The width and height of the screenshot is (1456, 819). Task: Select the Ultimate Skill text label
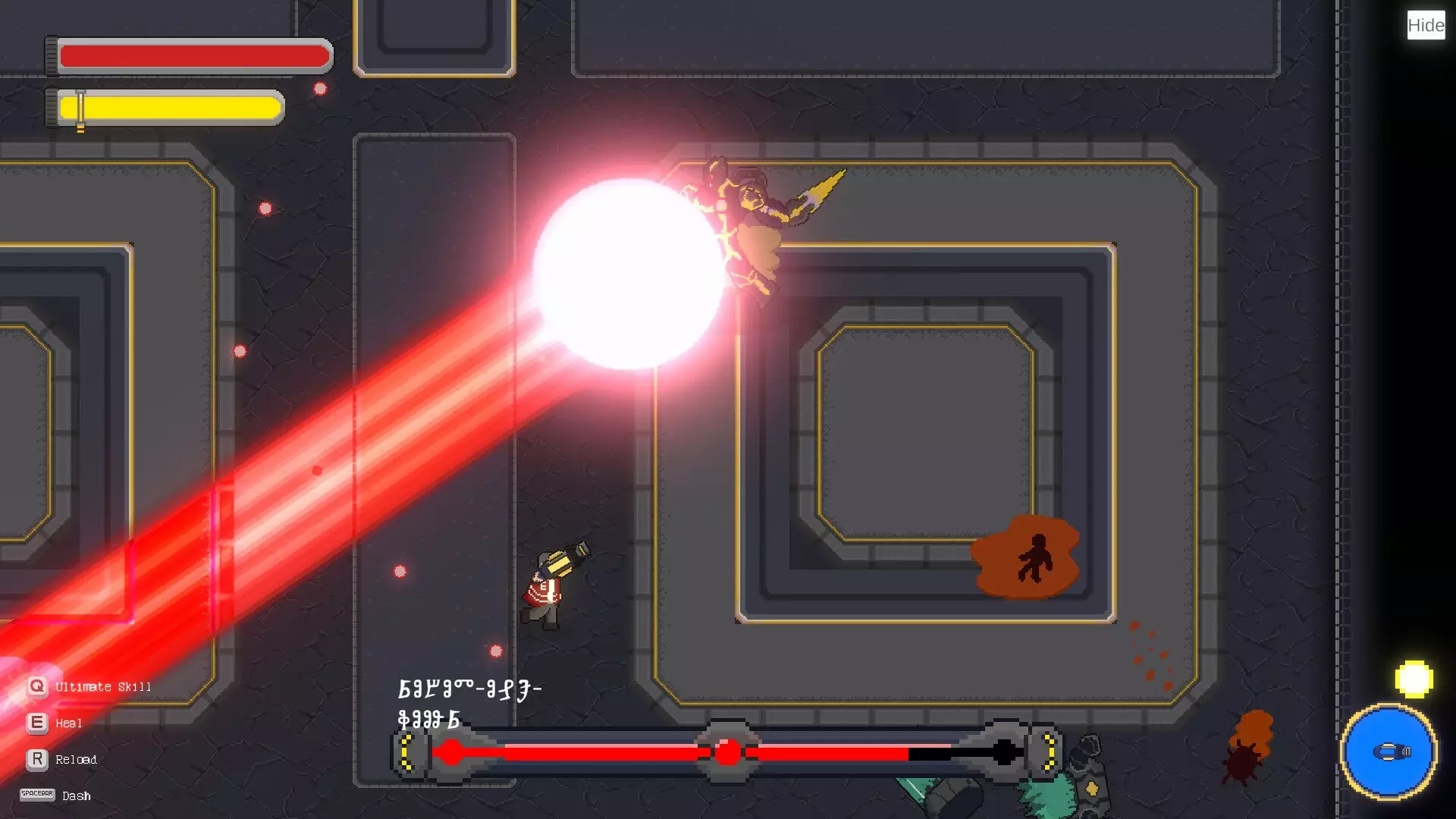click(102, 686)
